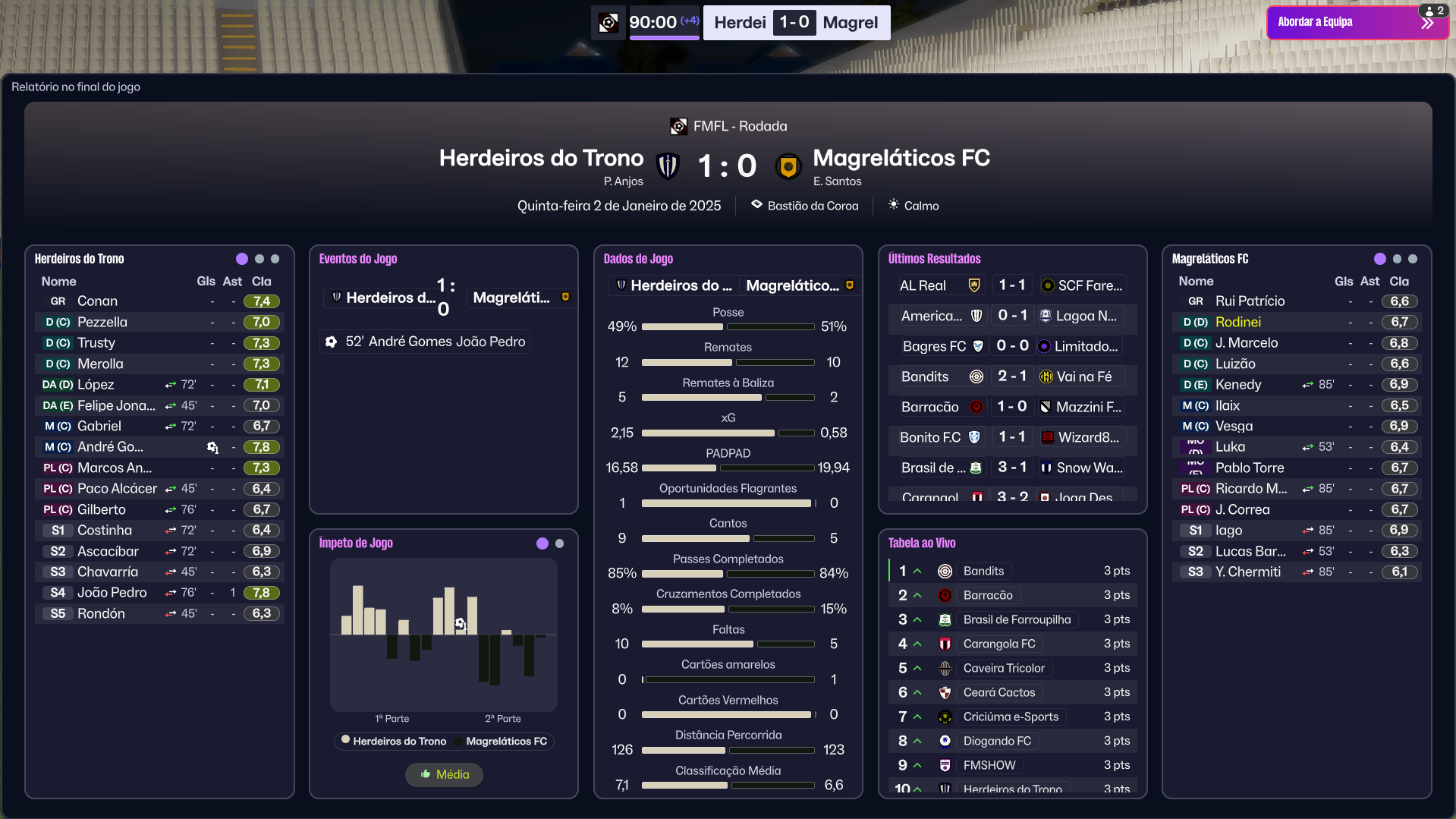Open Marcos An... forward row in Herdeiros lineup

(x=114, y=468)
